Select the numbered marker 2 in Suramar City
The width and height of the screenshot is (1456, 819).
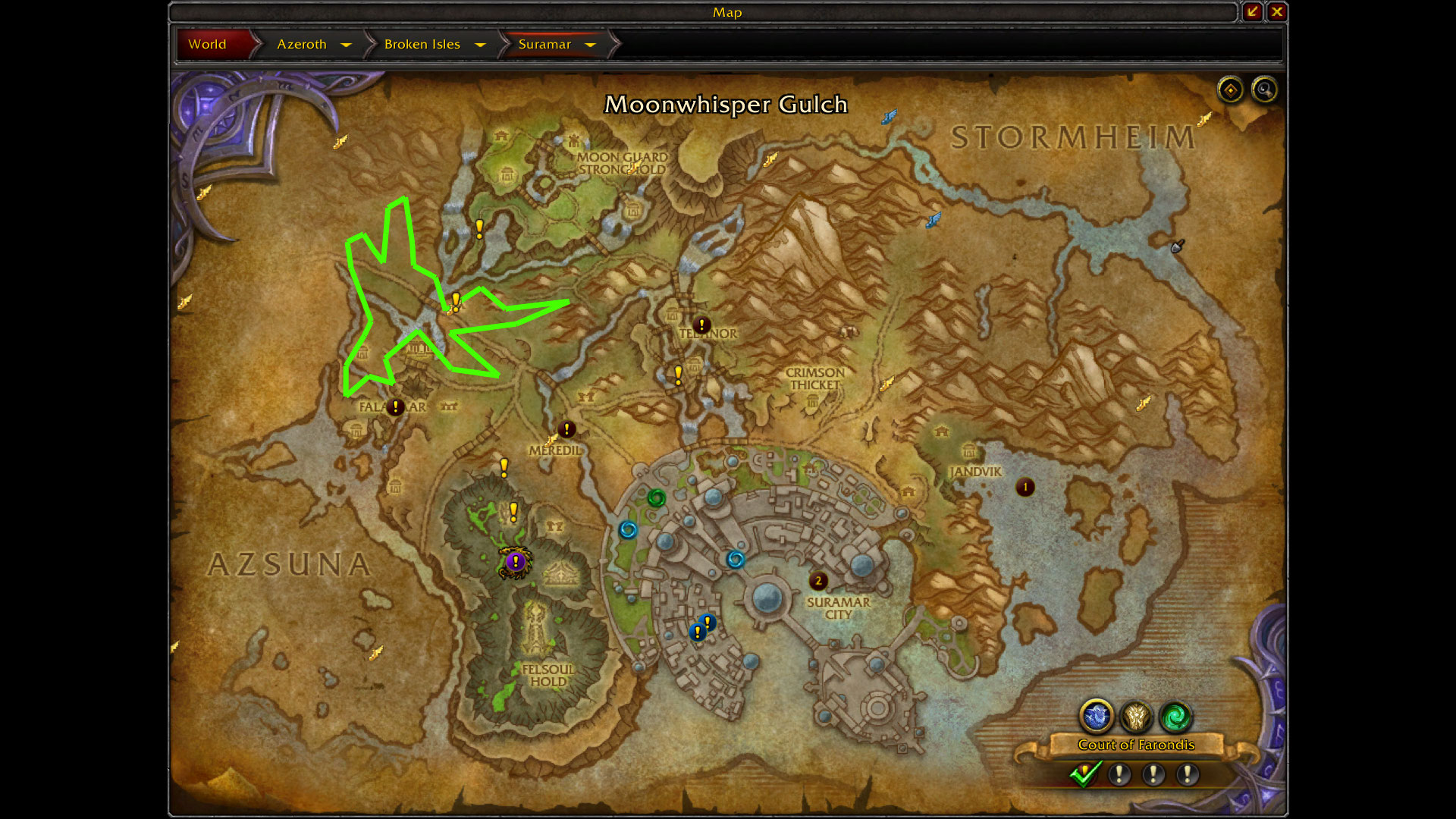point(818,581)
